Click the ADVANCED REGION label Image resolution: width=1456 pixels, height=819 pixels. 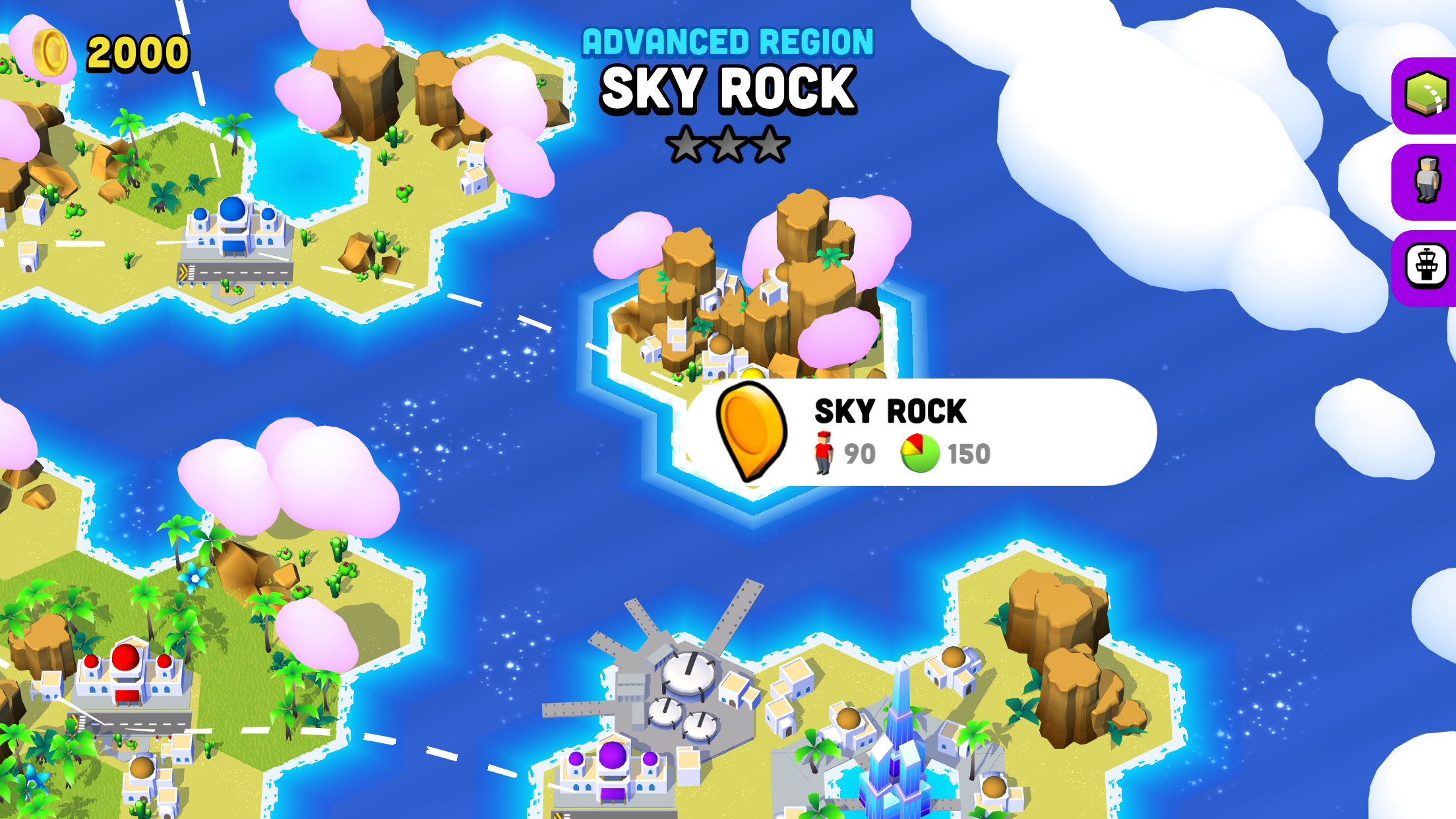[725, 41]
